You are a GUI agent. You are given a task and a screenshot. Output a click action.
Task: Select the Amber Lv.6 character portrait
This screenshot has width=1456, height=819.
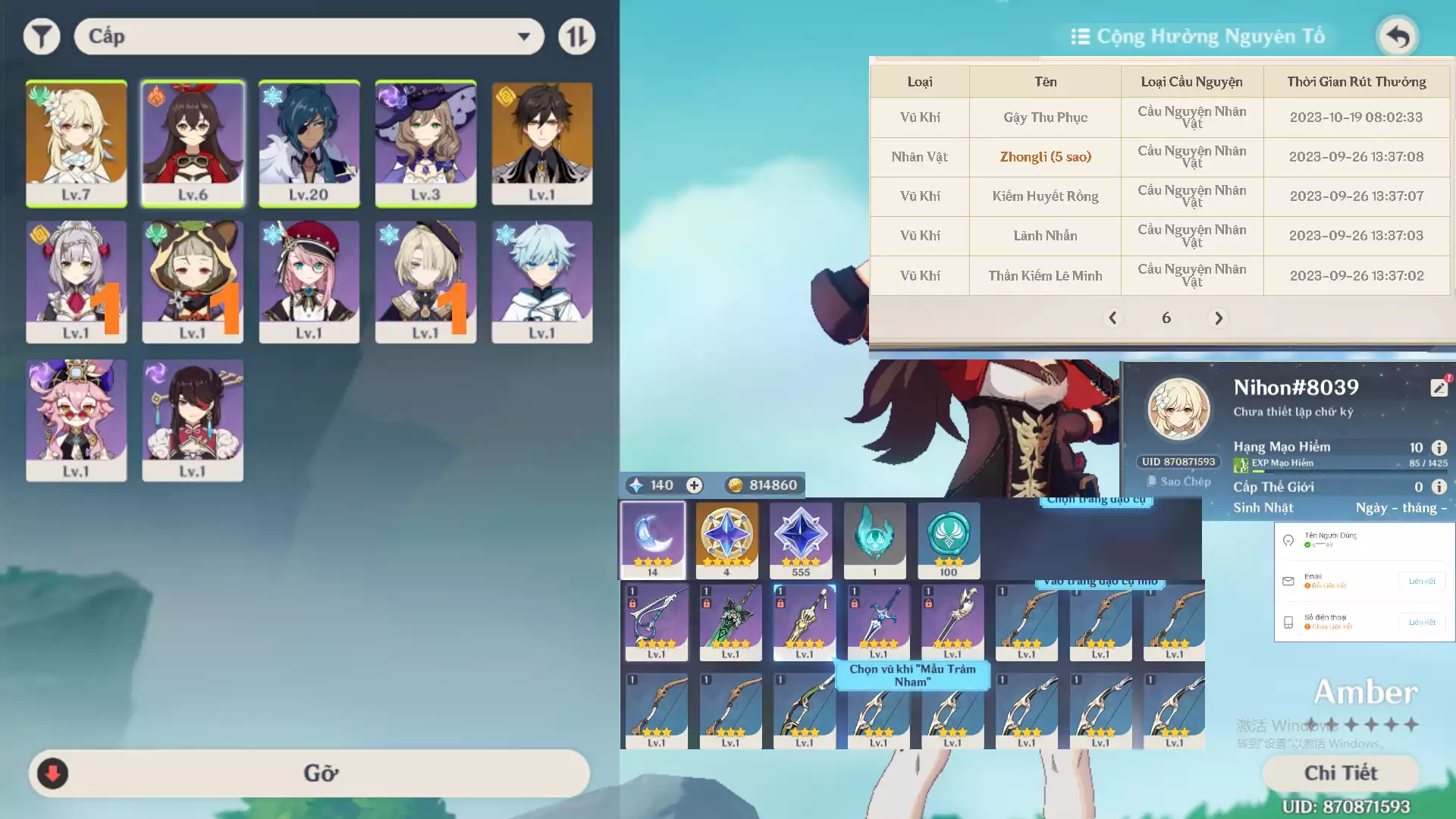click(193, 144)
